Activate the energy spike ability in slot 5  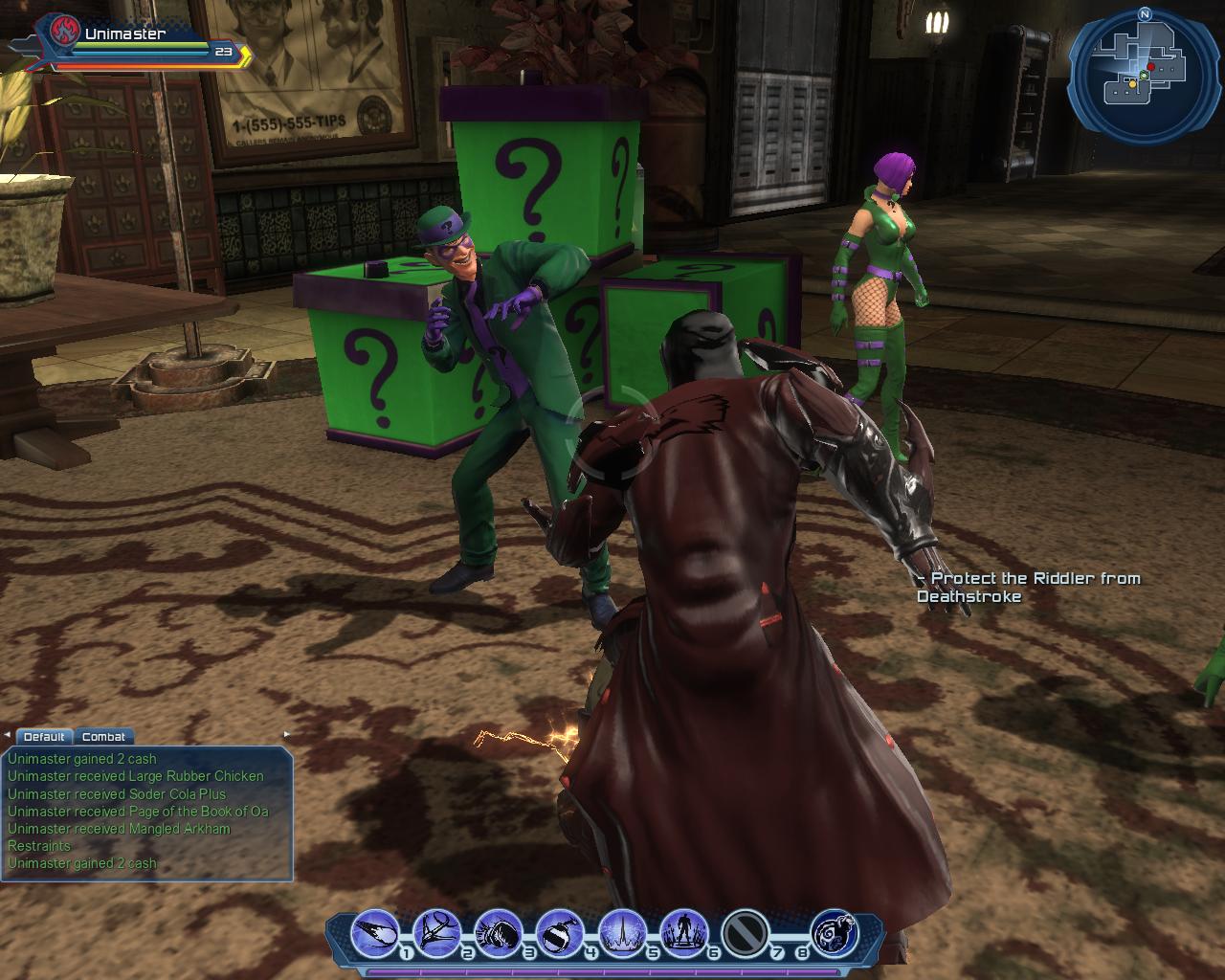click(622, 933)
